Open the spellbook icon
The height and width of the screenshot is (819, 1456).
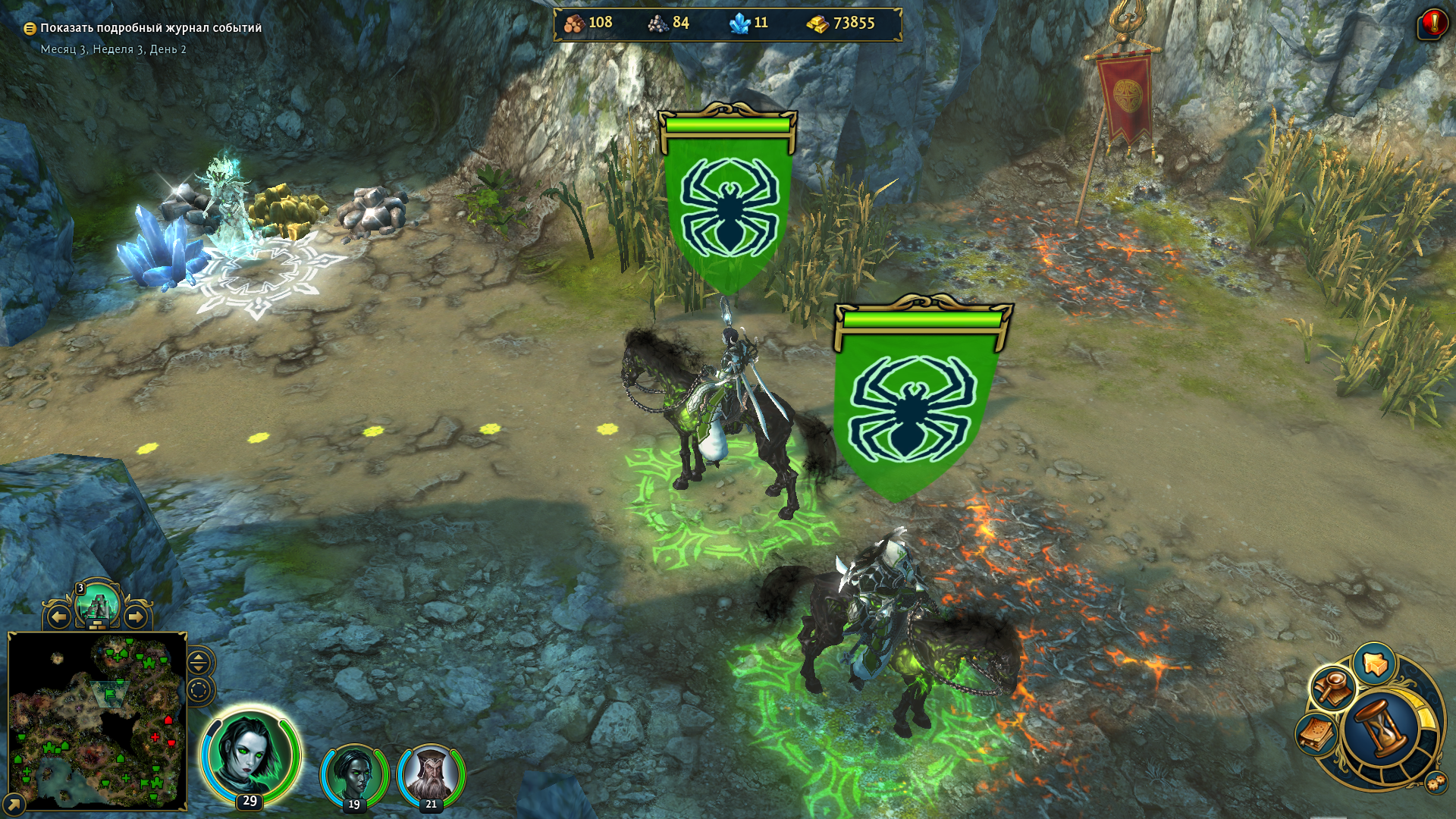pyautogui.click(x=1316, y=734)
